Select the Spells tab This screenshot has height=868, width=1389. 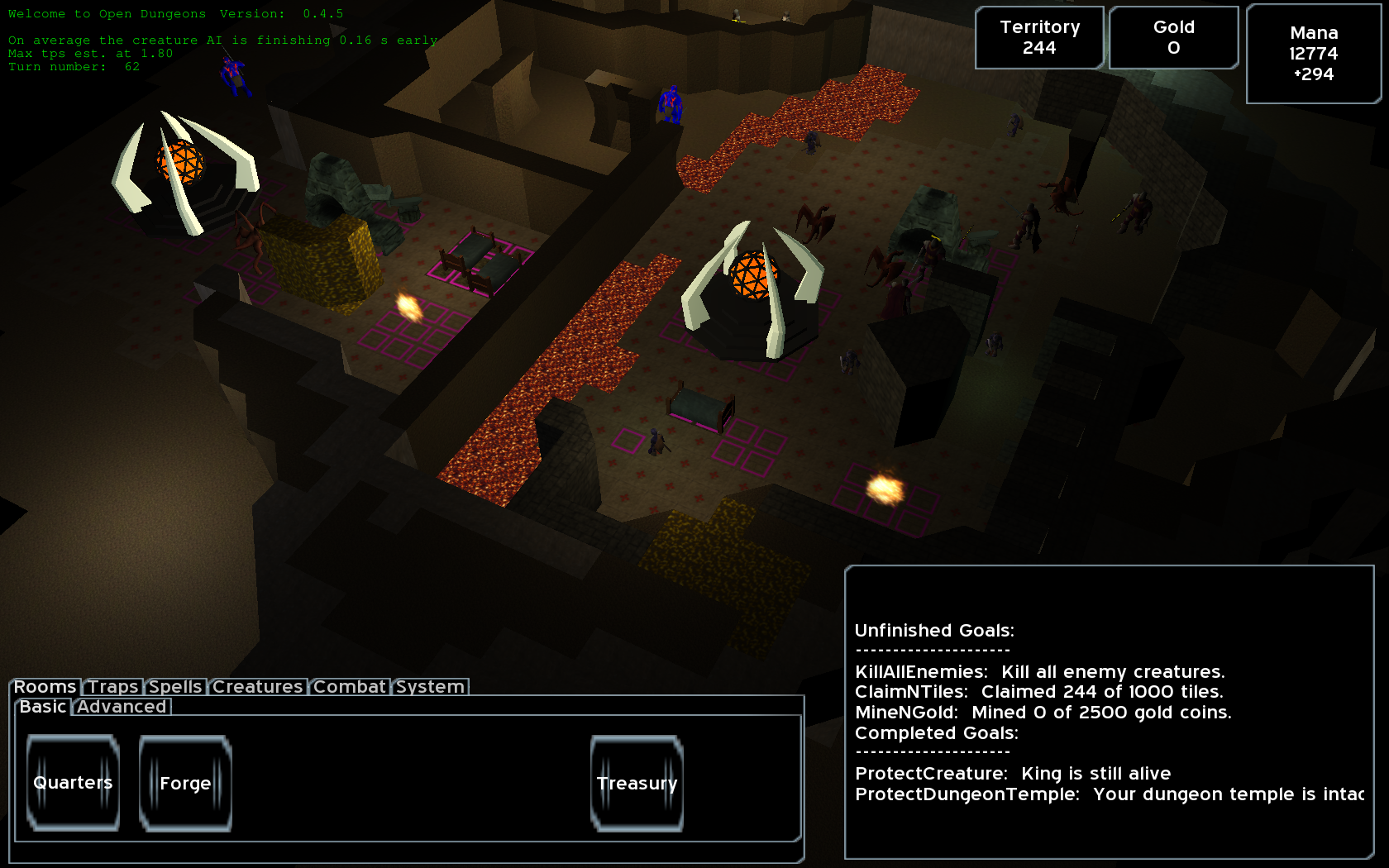tap(175, 687)
